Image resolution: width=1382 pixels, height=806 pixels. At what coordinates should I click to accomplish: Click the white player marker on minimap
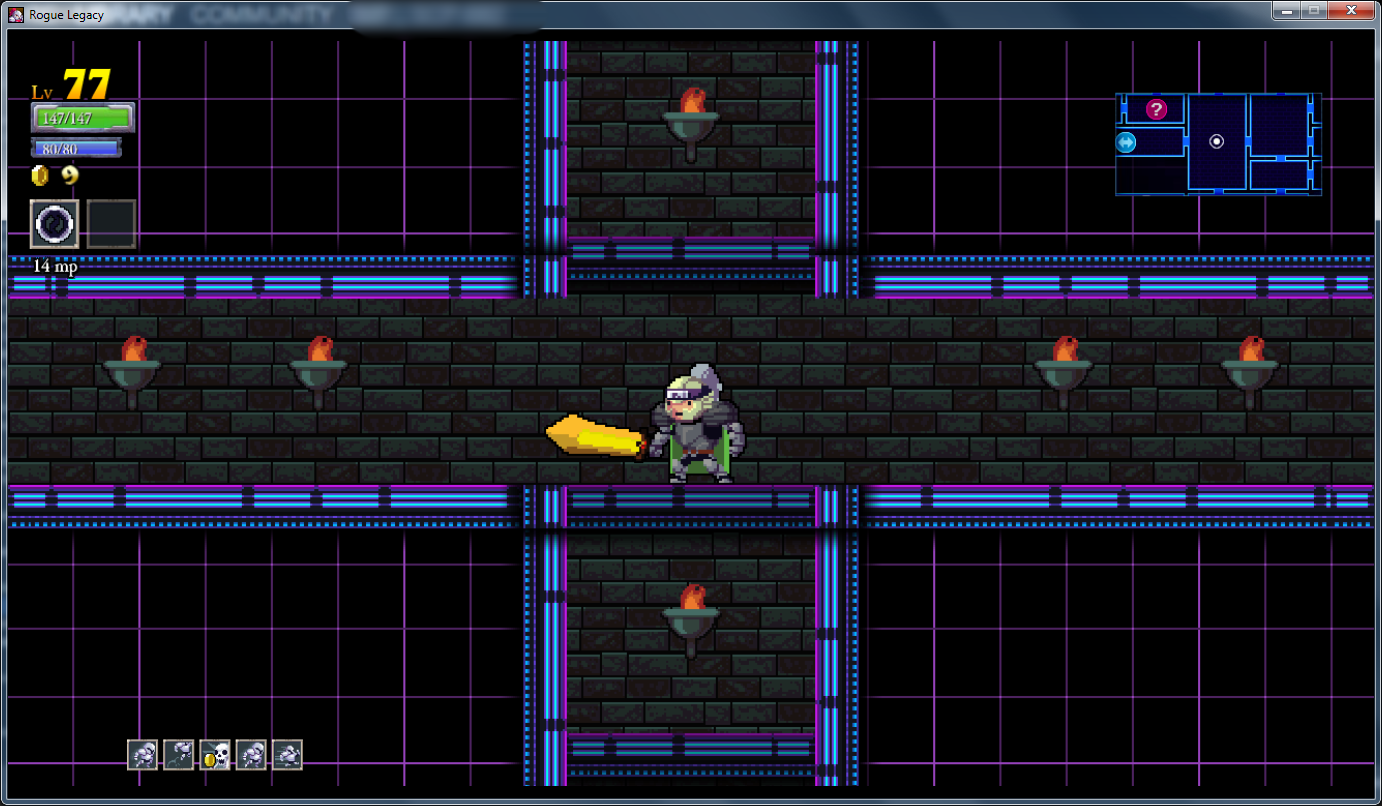click(1216, 142)
